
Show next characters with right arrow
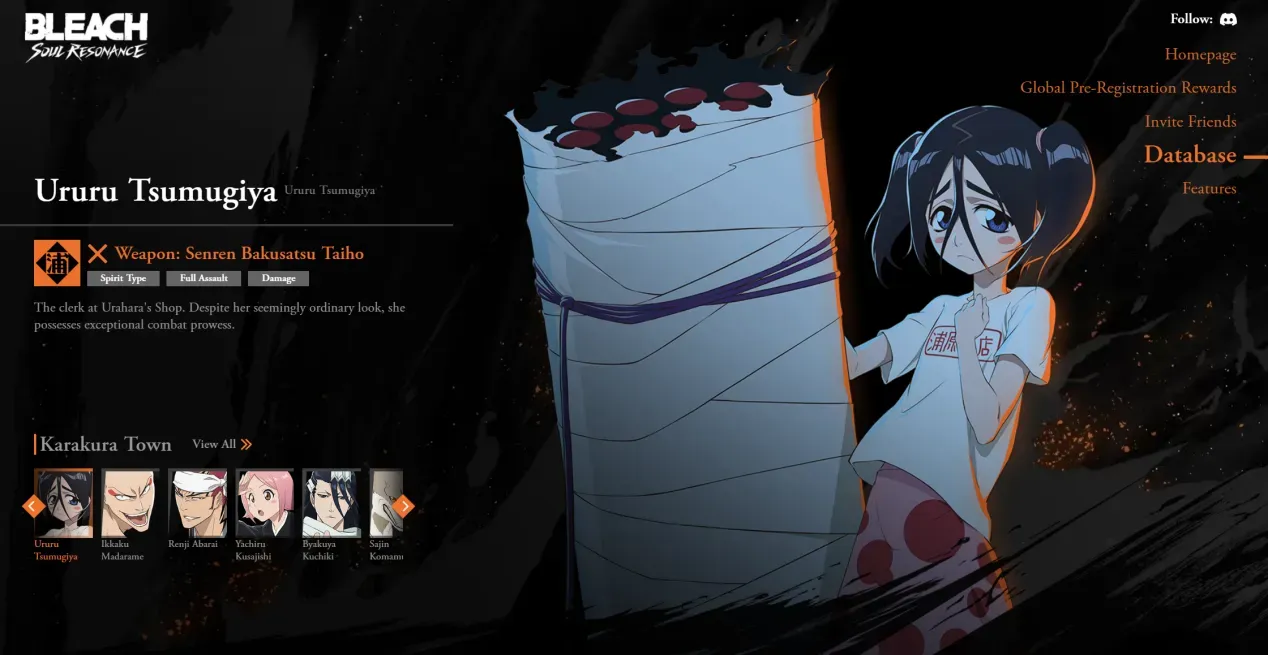click(404, 506)
